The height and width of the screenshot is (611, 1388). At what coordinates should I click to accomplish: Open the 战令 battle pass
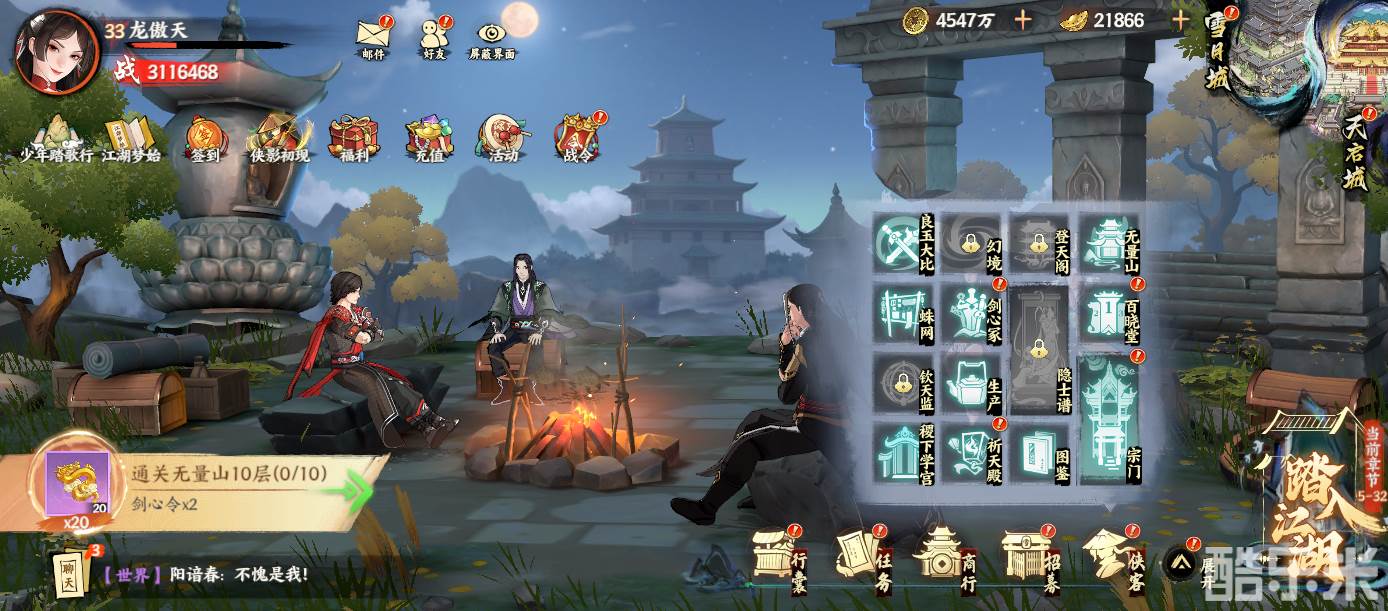tap(578, 138)
